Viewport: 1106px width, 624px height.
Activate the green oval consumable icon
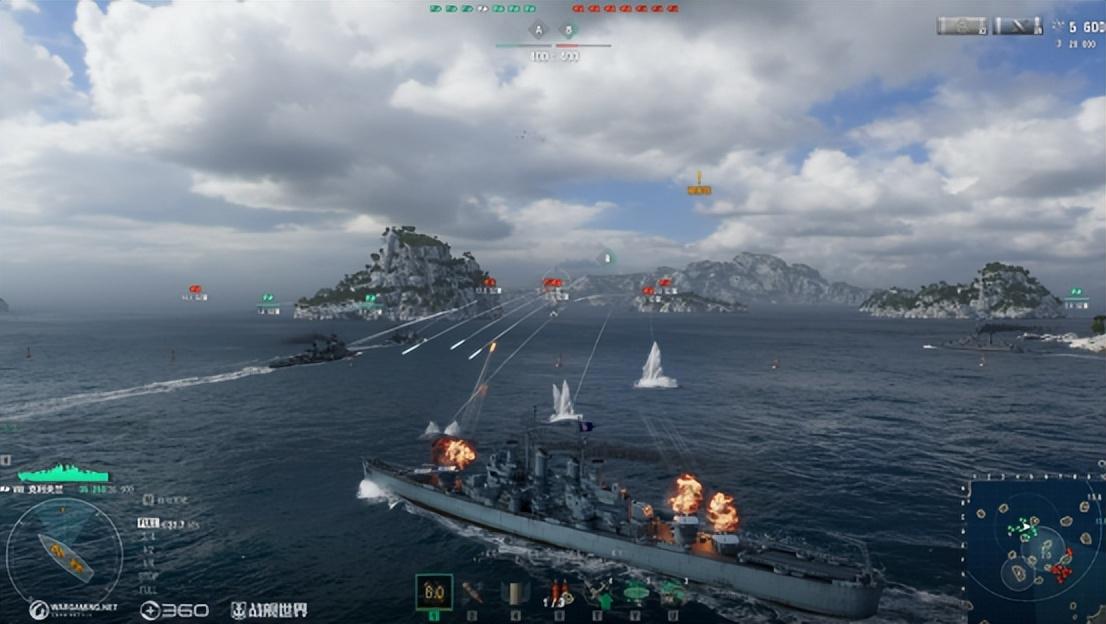635,592
